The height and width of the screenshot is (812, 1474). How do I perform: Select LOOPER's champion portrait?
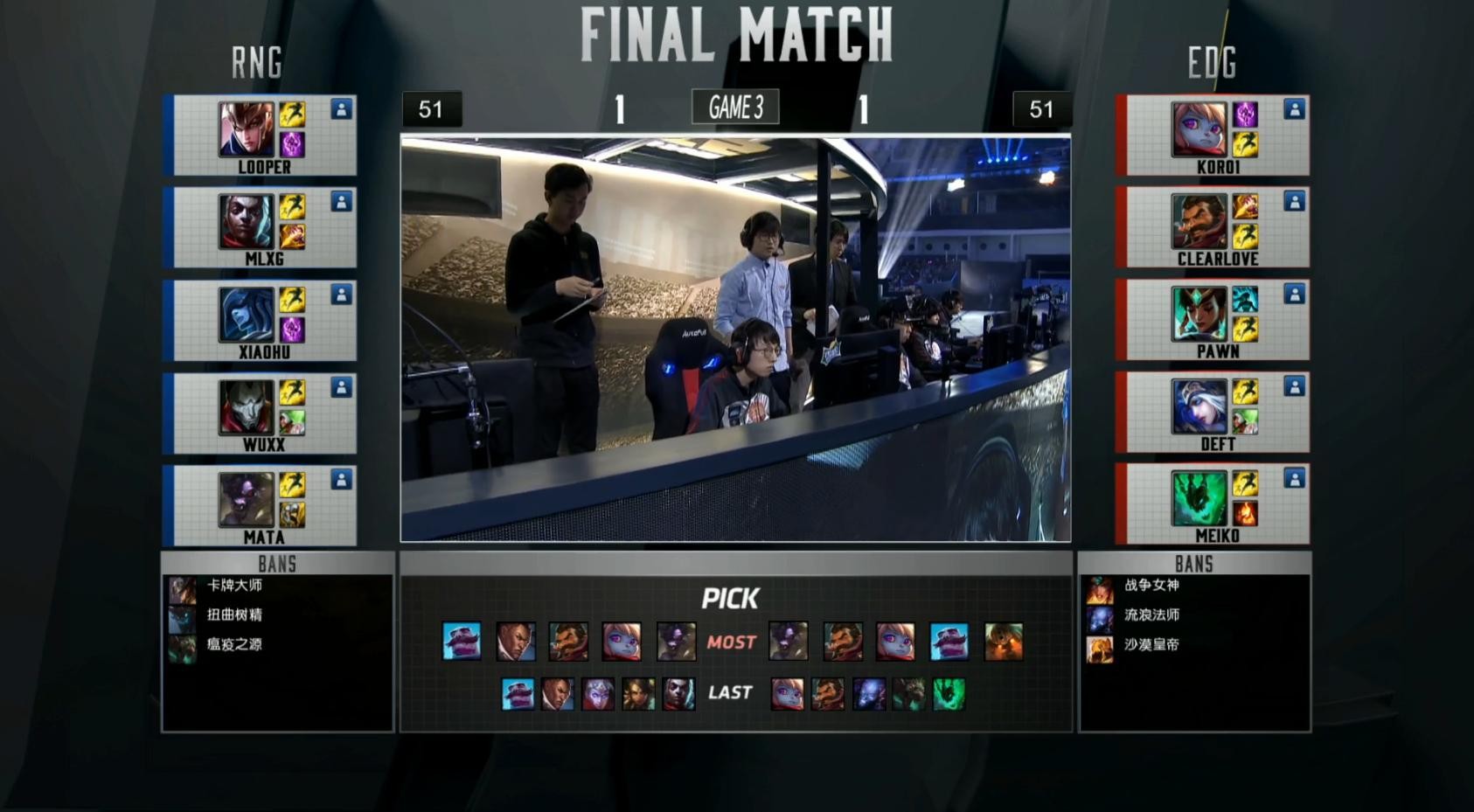click(x=246, y=128)
